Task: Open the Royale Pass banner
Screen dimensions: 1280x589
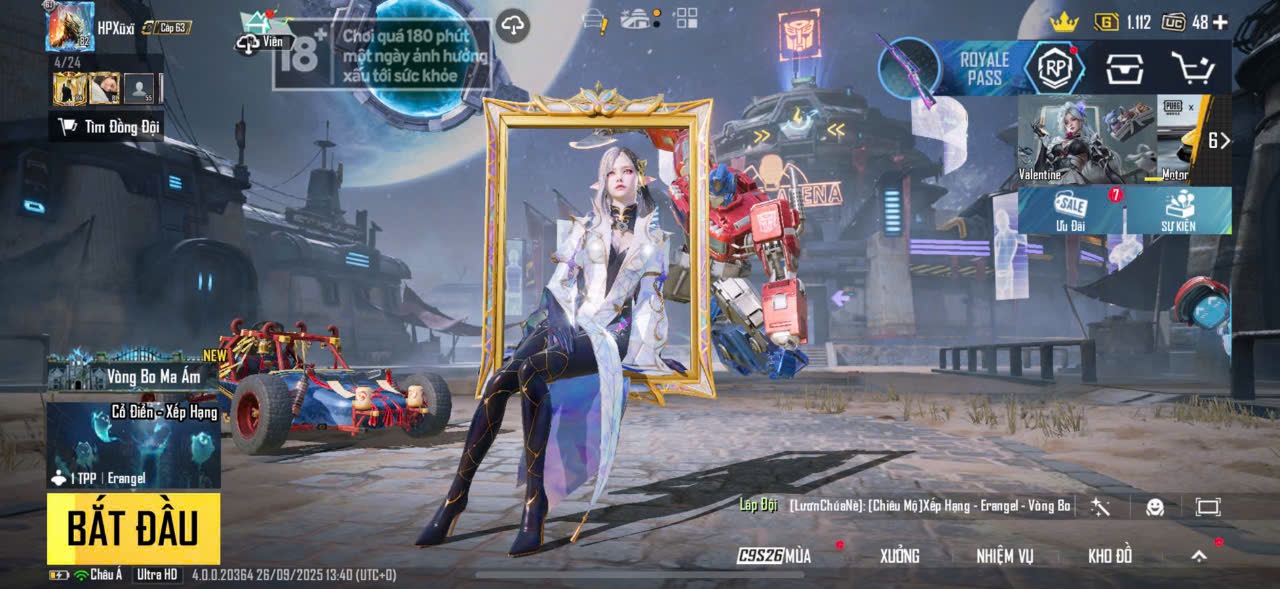Action: tap(984, 68)
